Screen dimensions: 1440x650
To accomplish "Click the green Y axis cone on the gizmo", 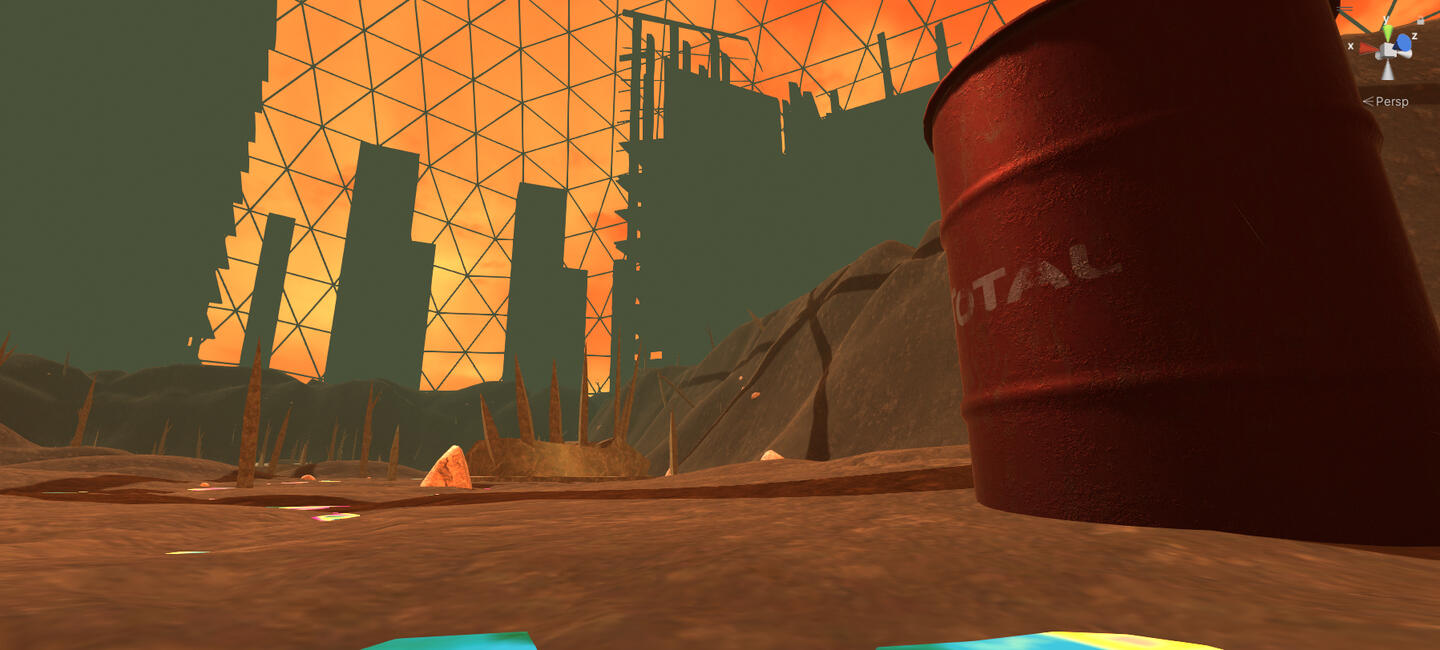I will 1388,33.
